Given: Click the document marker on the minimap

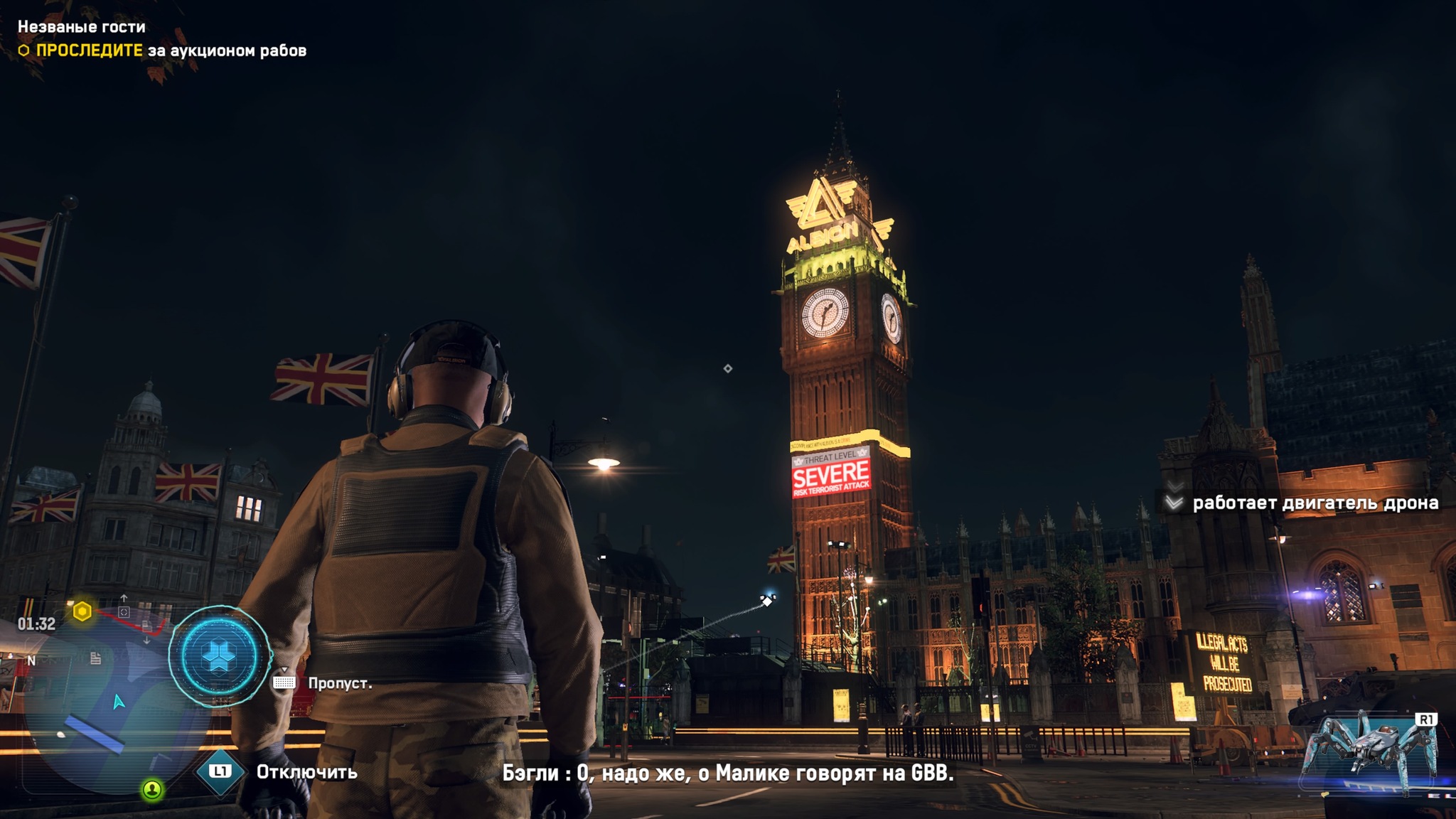Looking at the screenshot, I should point(95,658).
